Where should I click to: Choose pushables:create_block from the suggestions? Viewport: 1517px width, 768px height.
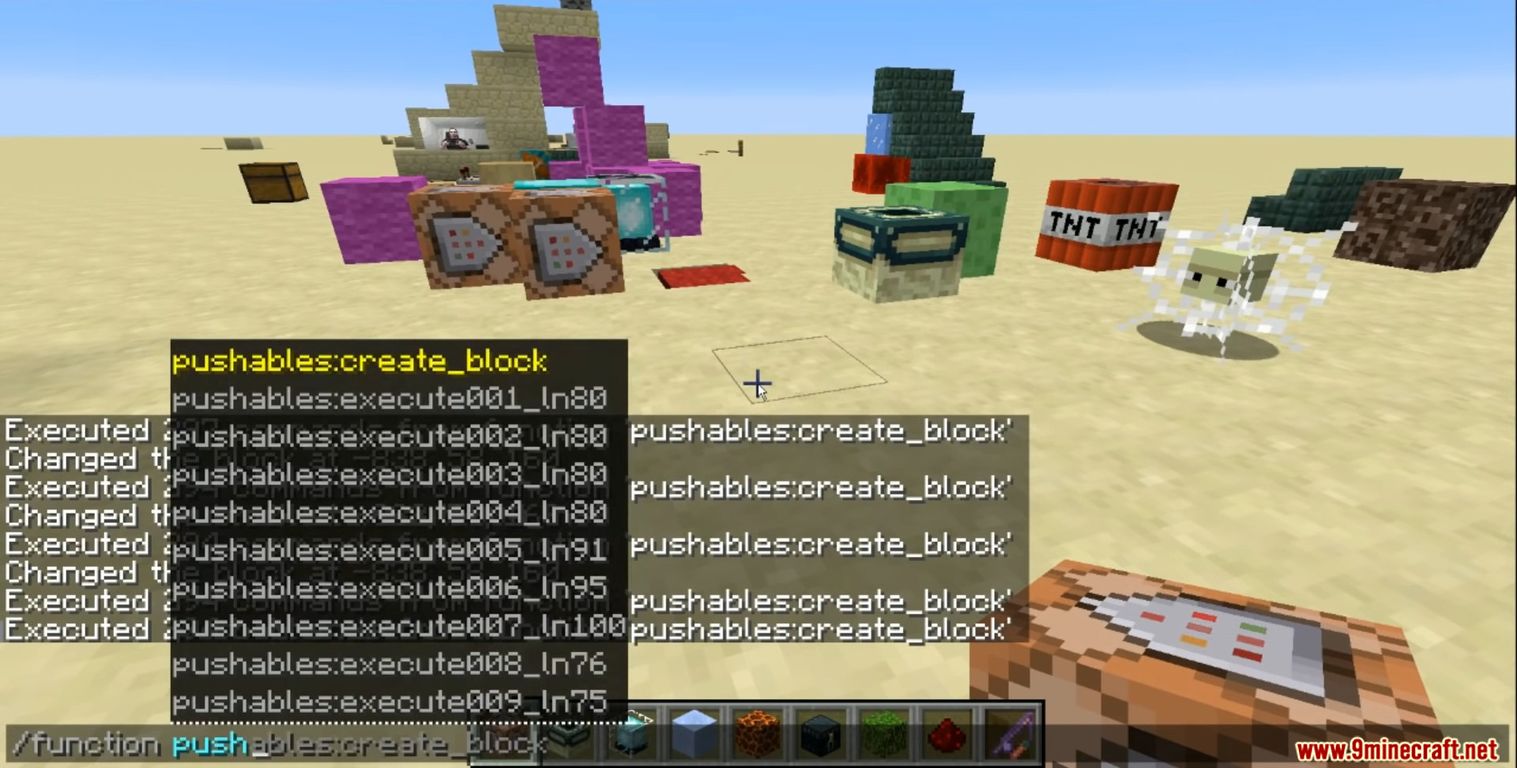tap(360, 361)
